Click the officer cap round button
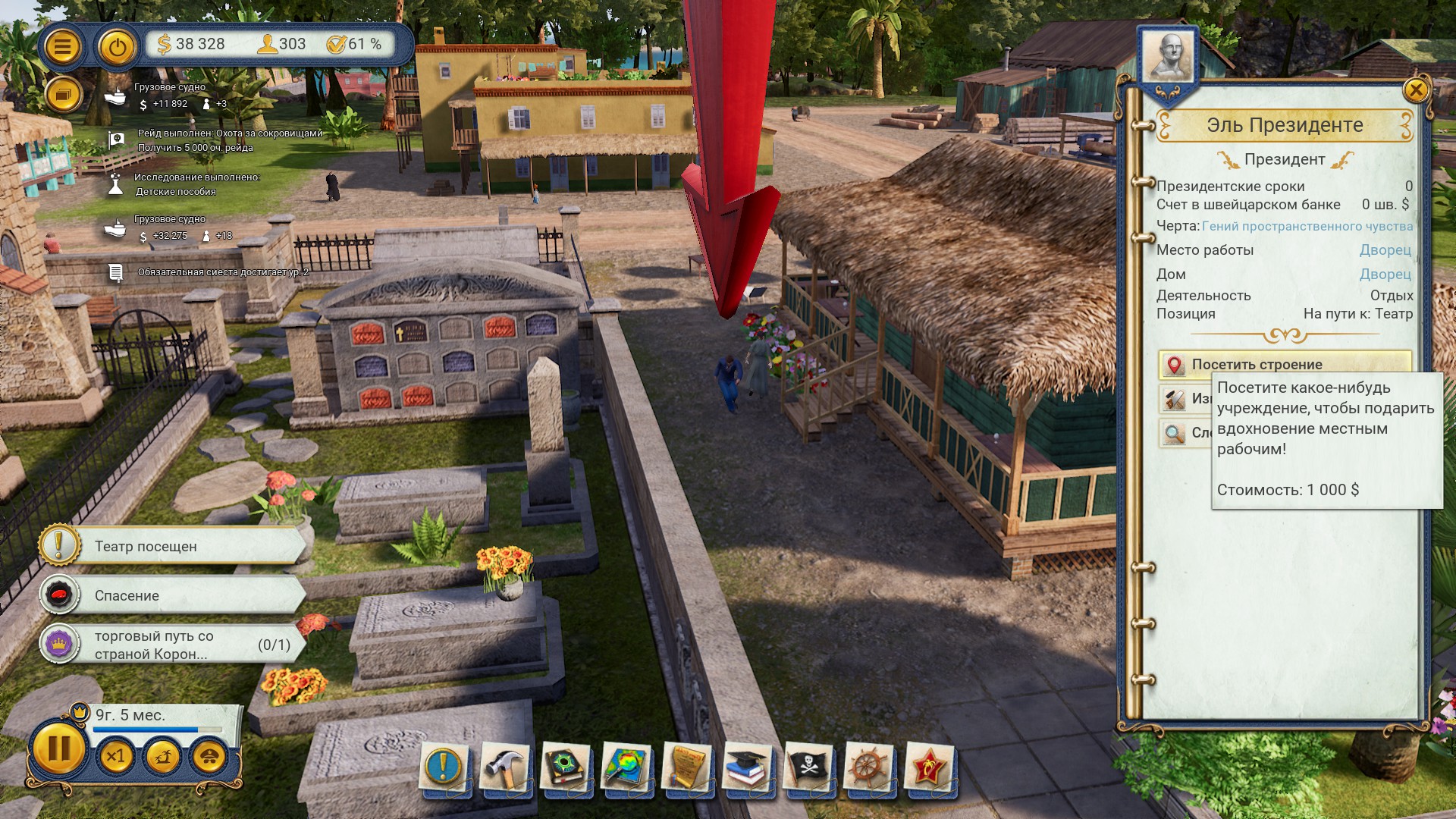The width and height of the screenshot is (1456, 819). [209, 756]
